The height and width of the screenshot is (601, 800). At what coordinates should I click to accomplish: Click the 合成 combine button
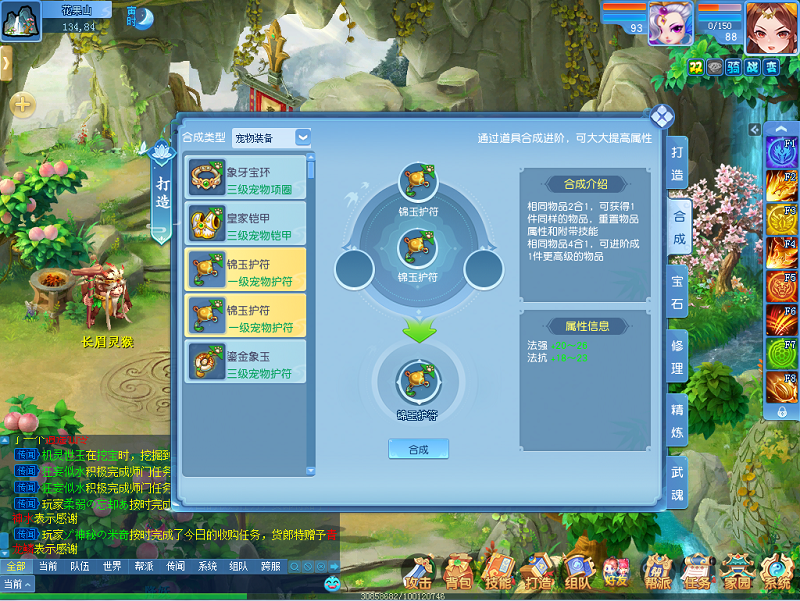pyautogui.click(x=418, y=449)
